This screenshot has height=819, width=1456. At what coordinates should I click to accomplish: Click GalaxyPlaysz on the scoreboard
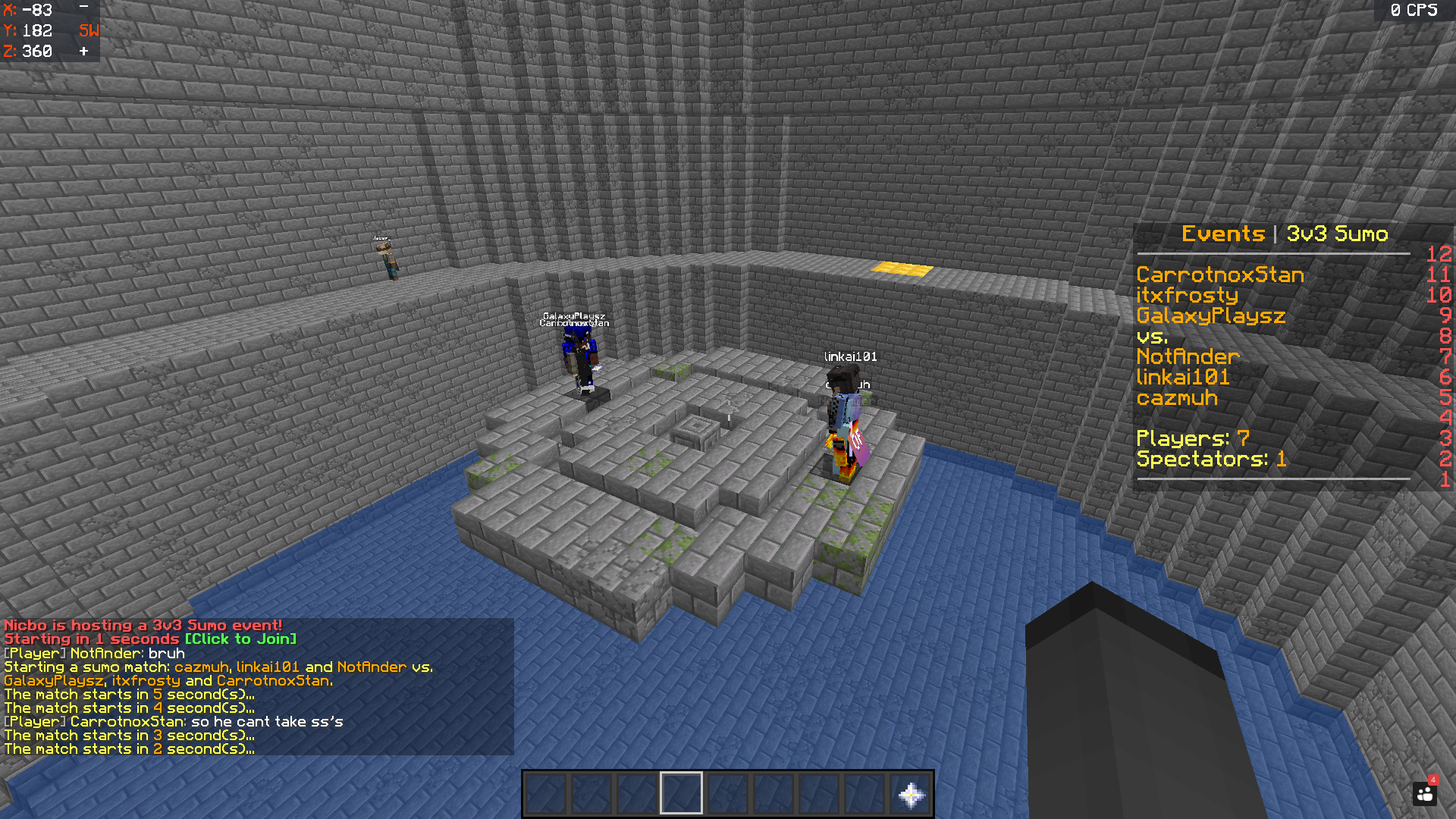point(1210,316)
